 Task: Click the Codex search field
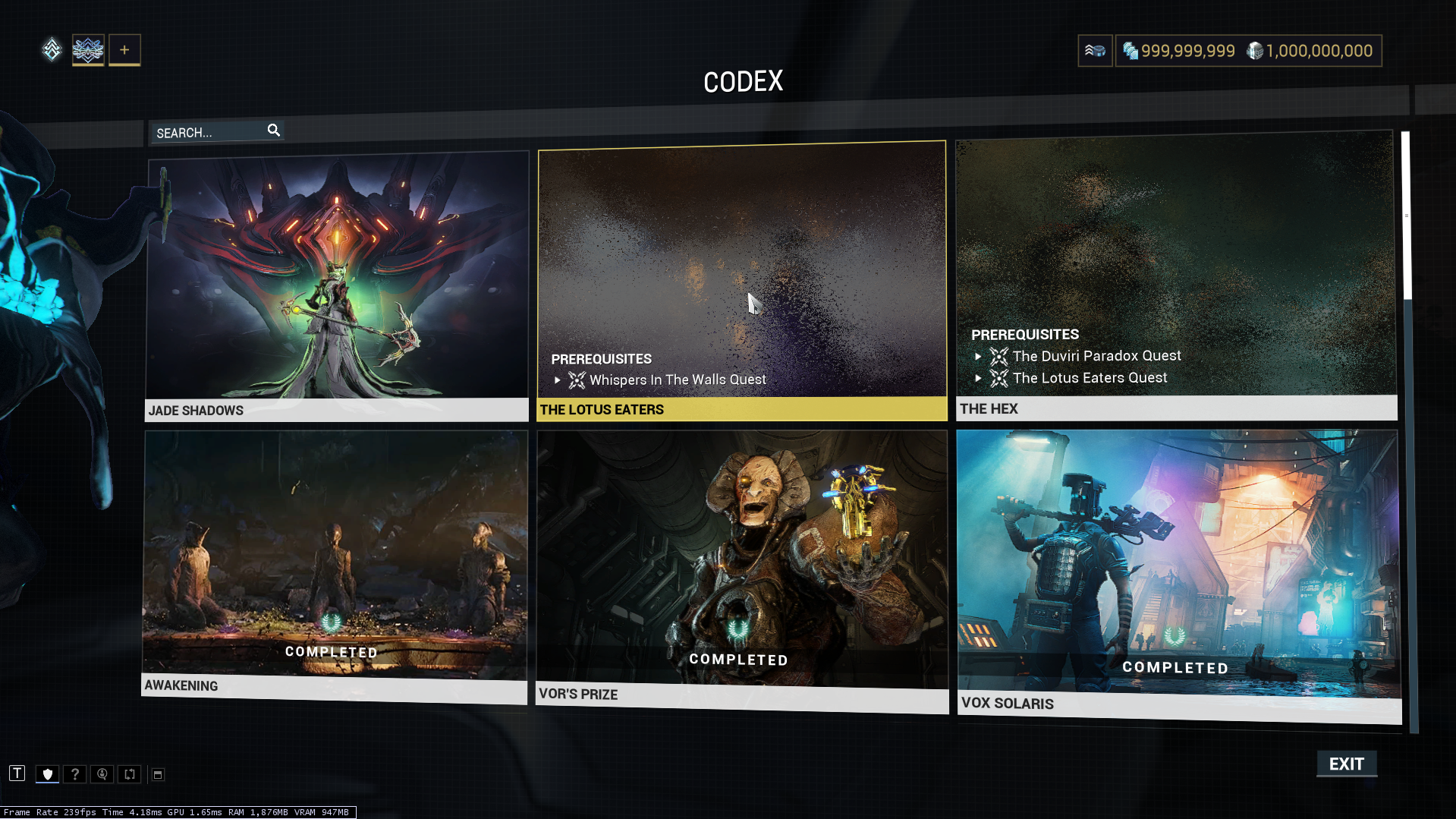(209, 133)
